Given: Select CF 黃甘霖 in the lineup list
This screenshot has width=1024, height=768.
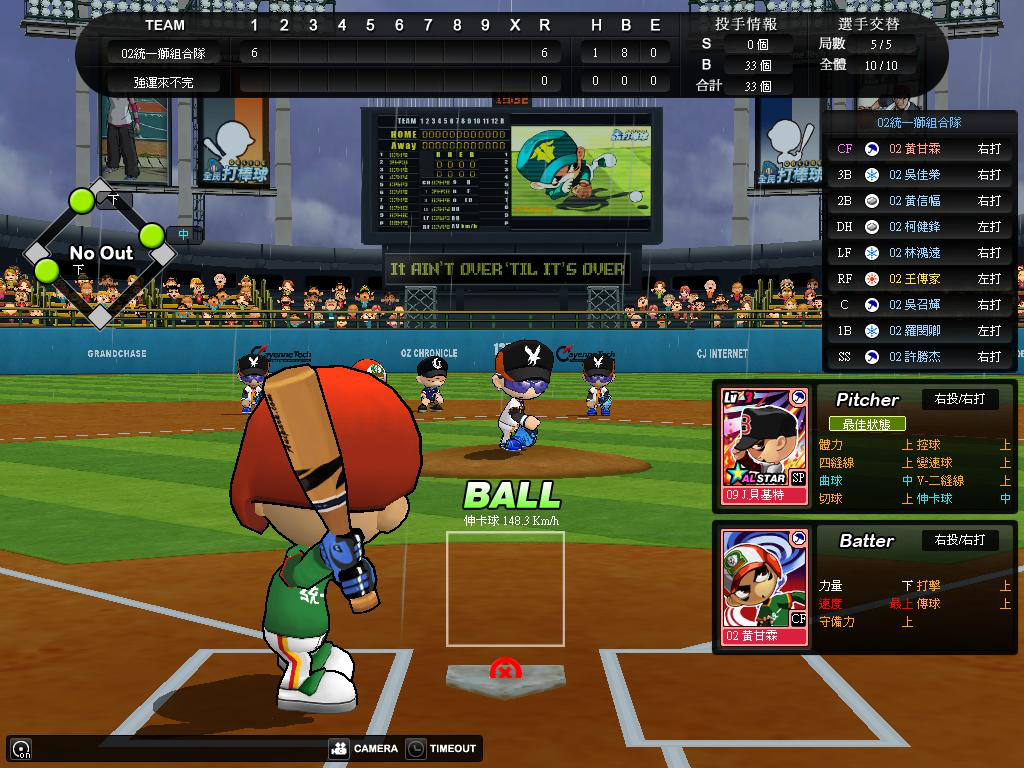Looking at the screenshot, I should (918, 149).
